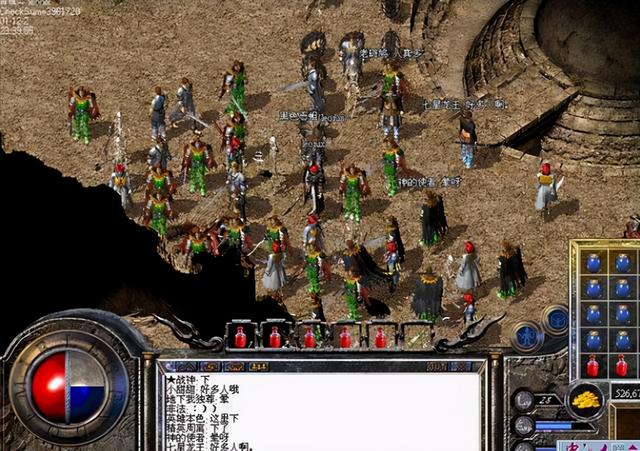Toggle the bag button with cube icon
The image size is (640, 451).
(x=554, y=320)
